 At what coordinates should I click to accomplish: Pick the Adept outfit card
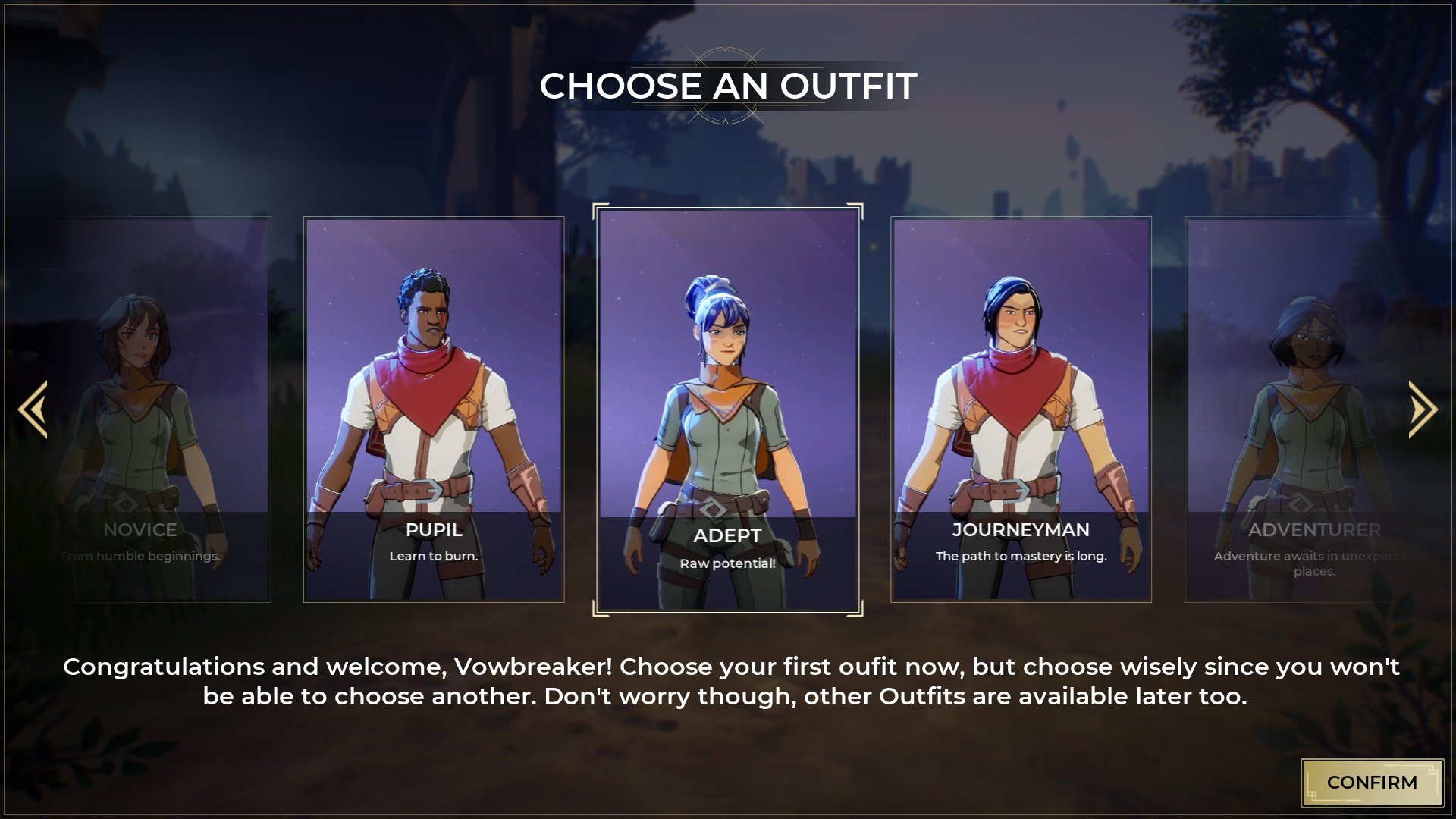tap(728, 409)
